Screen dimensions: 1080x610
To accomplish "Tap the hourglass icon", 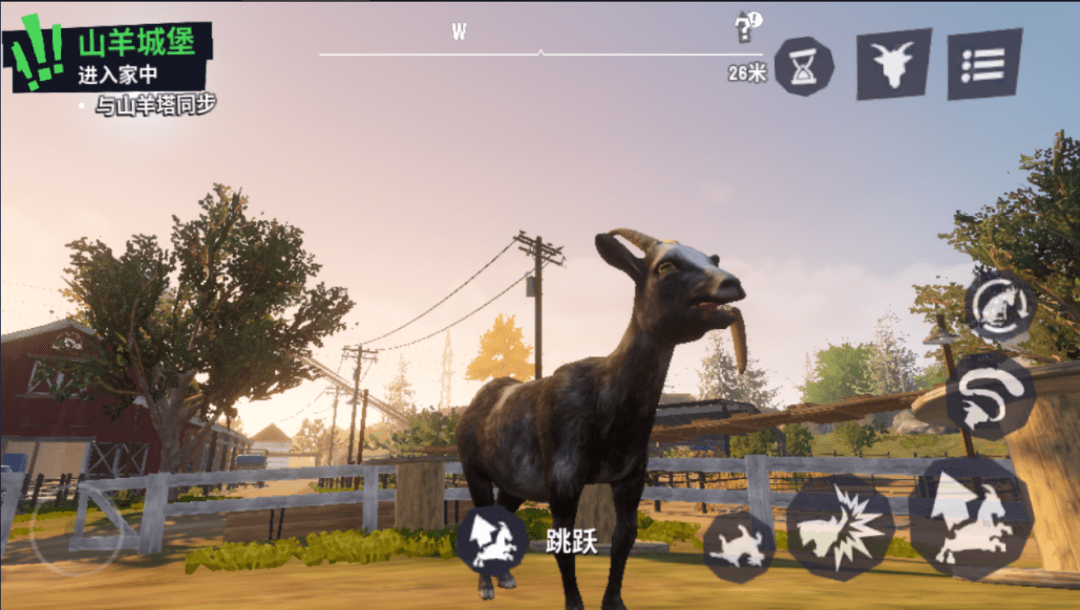I will [x=803, y=66].
